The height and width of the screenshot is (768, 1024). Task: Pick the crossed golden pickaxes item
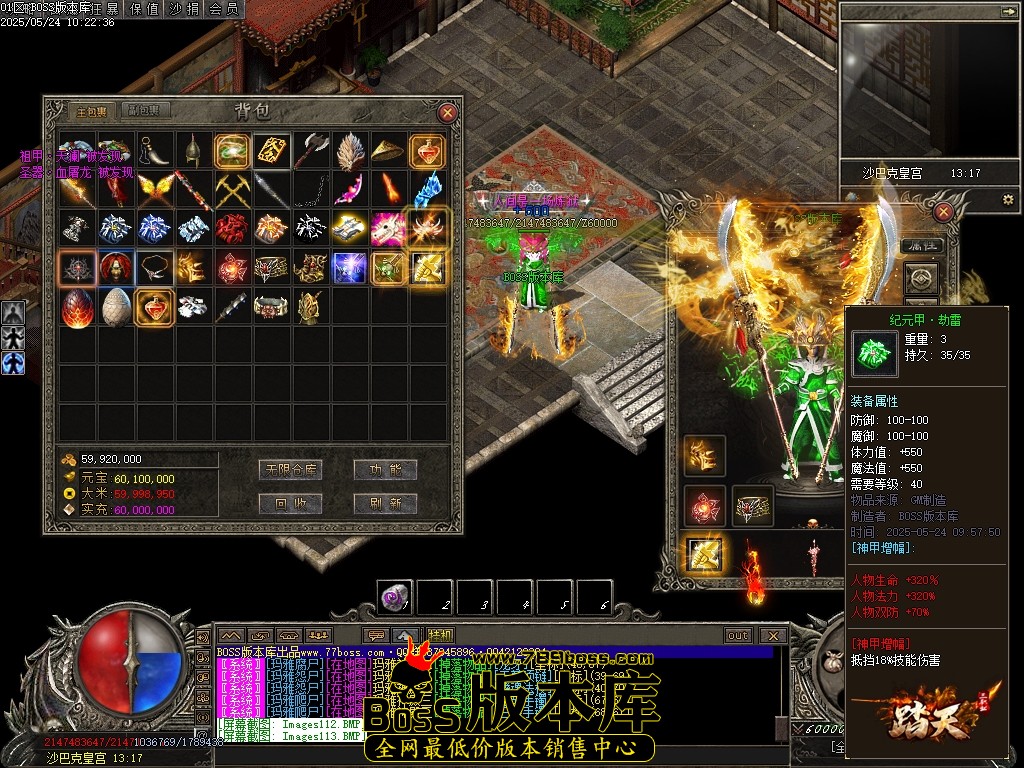tap(233, 187)
